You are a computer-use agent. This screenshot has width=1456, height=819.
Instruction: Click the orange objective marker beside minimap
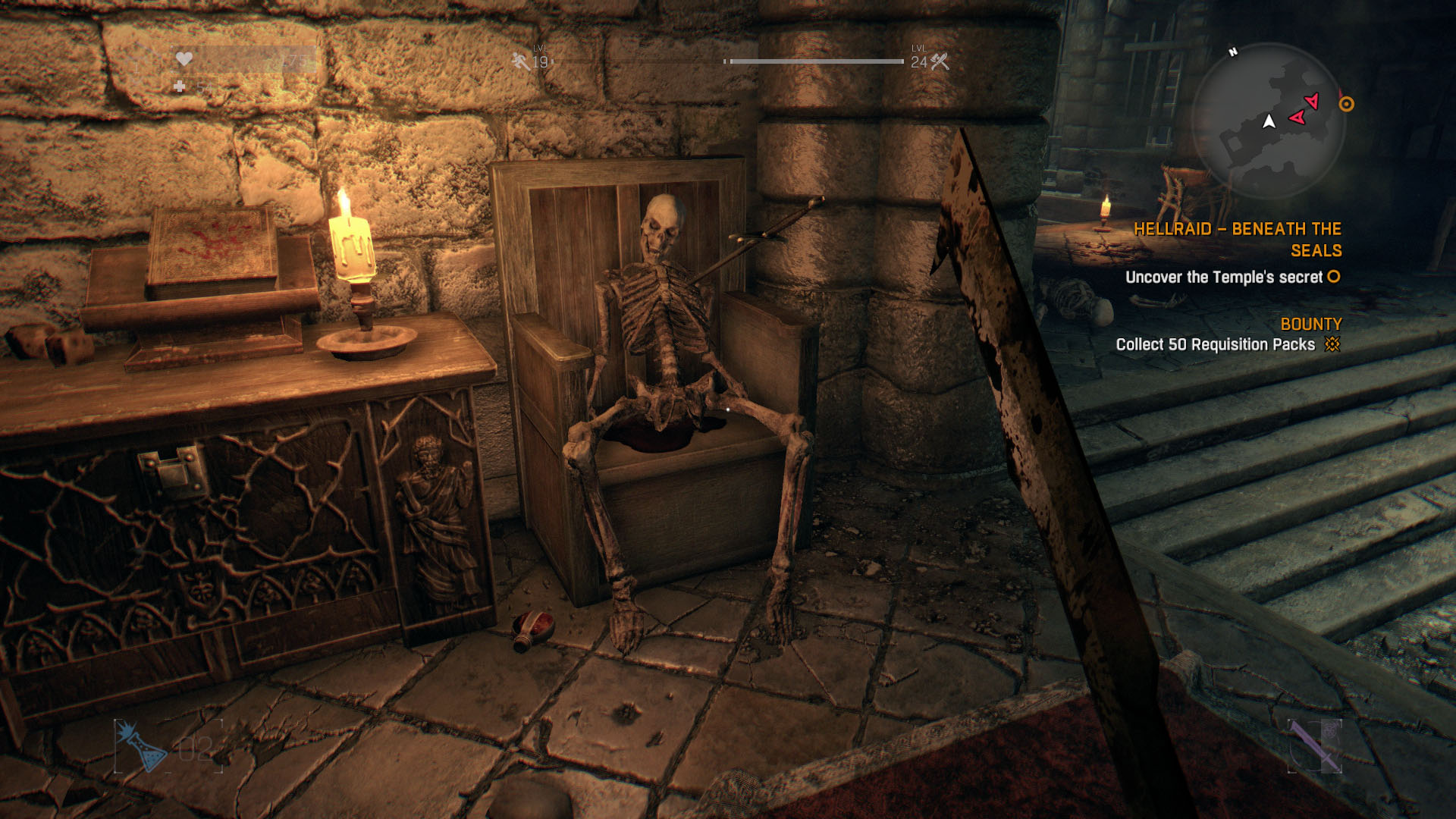click(x=1346, y=105)
